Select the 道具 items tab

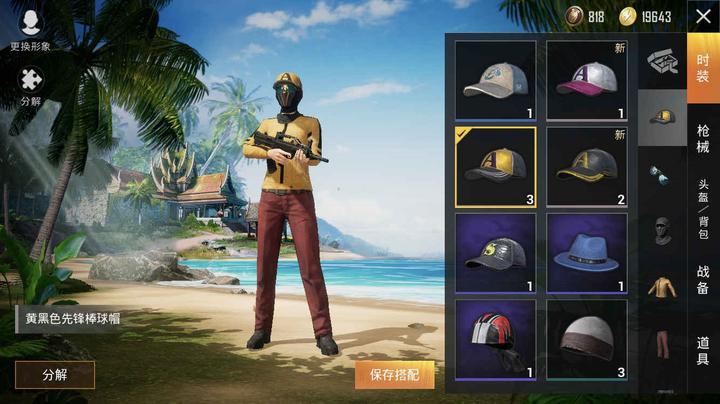[702, 350]
